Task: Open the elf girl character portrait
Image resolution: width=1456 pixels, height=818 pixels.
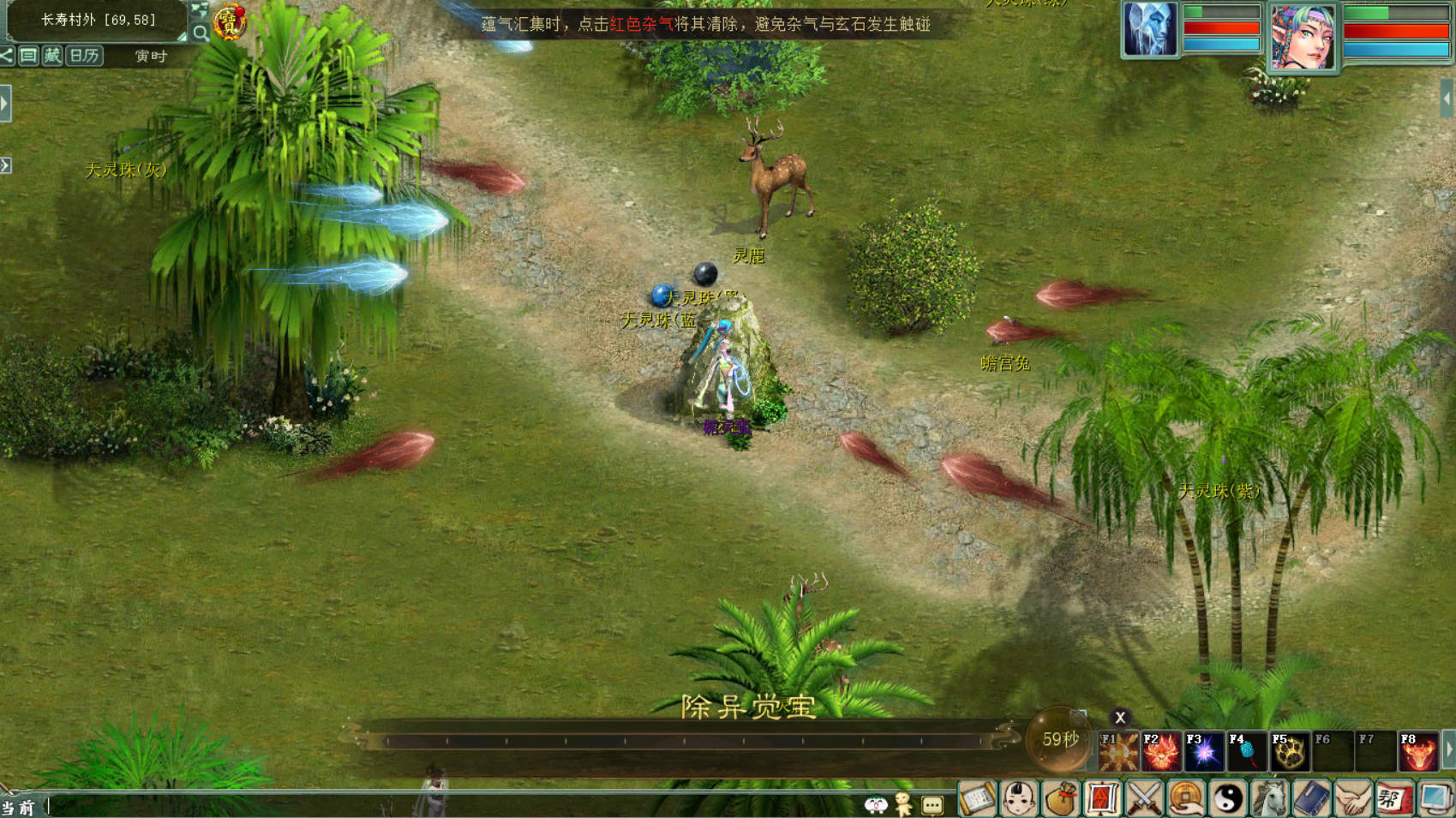Action: click(1302, 38)
